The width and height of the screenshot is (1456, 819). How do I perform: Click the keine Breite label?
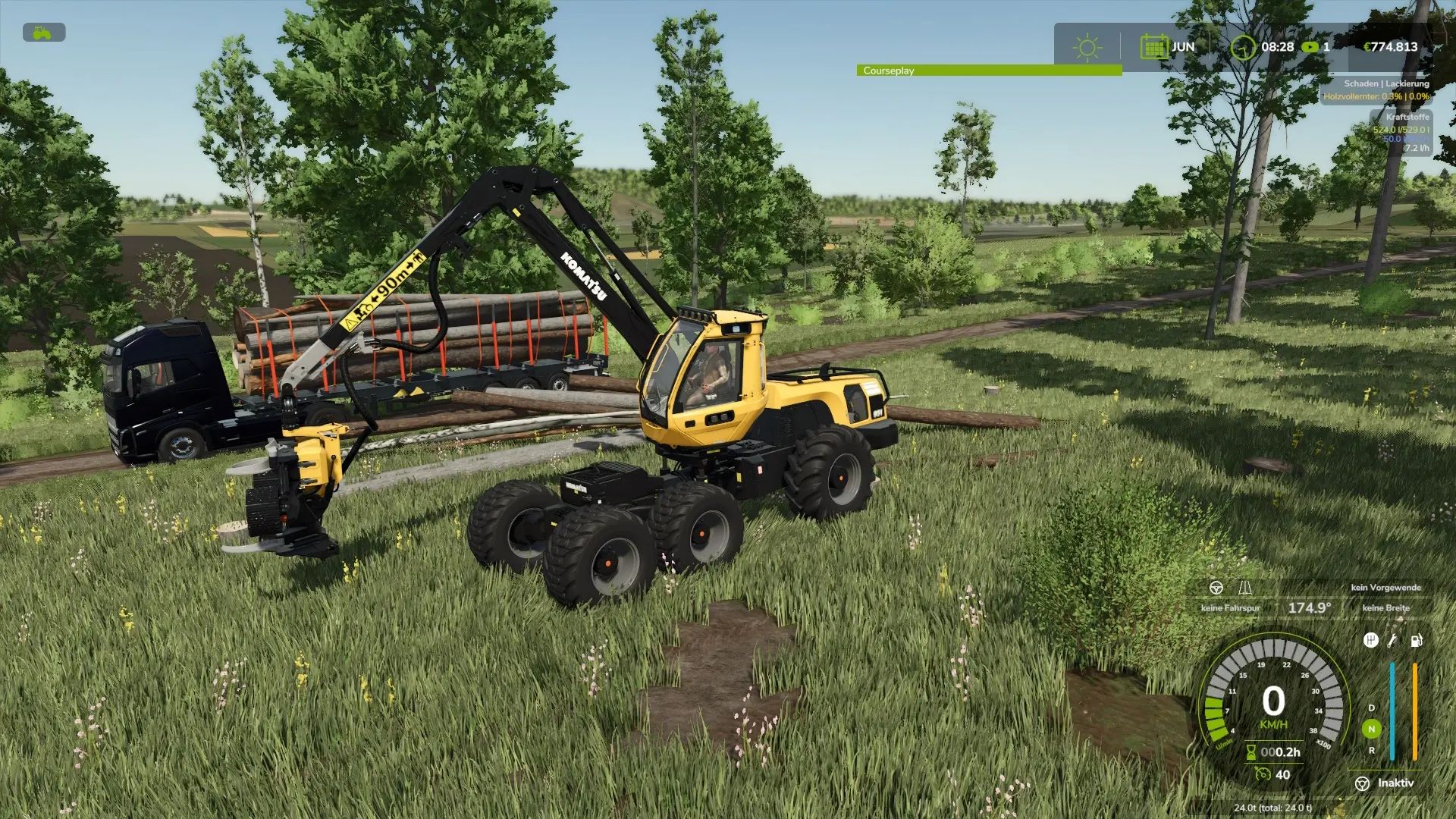tap(1385, 608)
